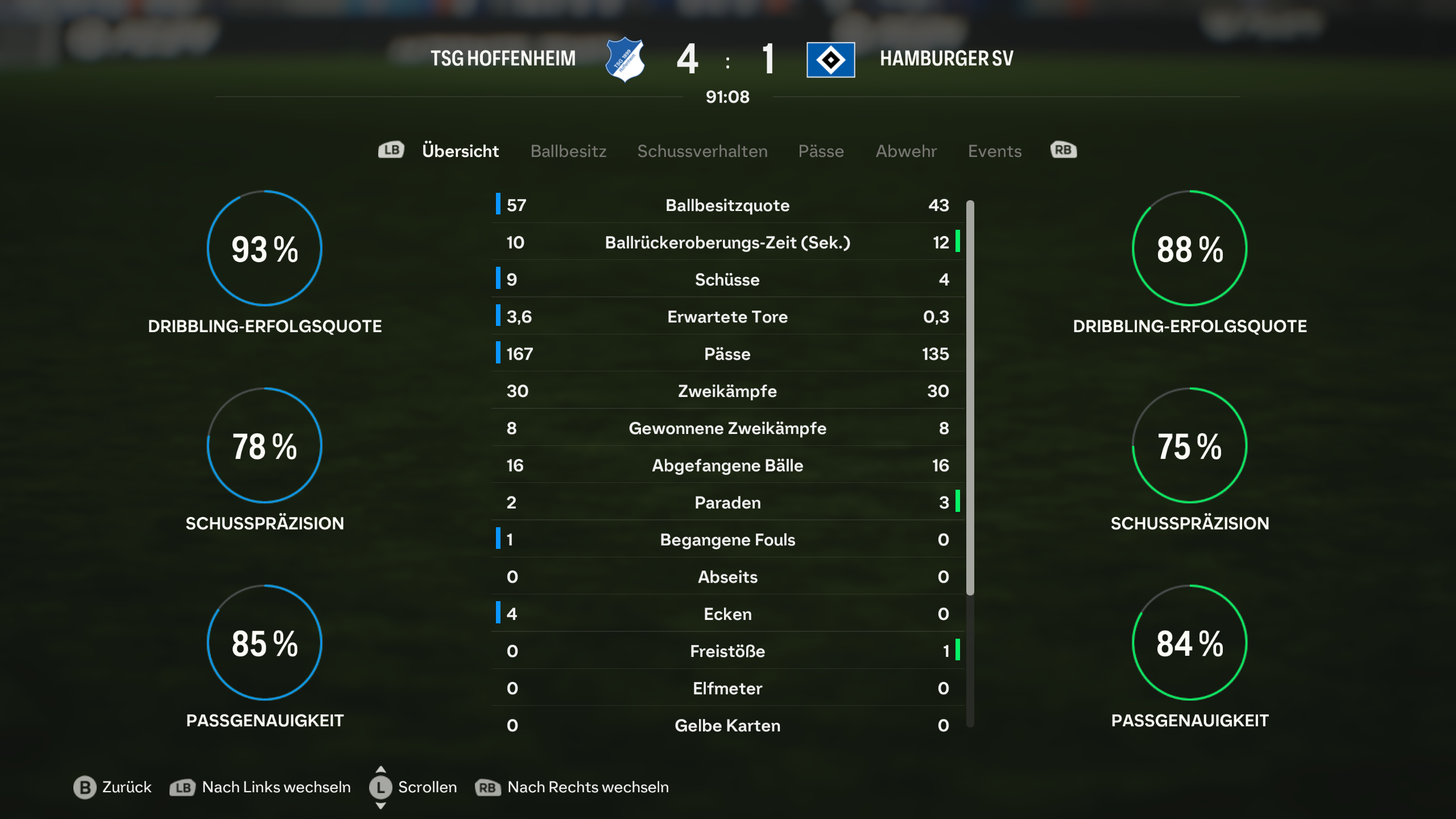Switch to the Abwehr tab
This screenshot has height=819, width=1456.
(906, 151)
